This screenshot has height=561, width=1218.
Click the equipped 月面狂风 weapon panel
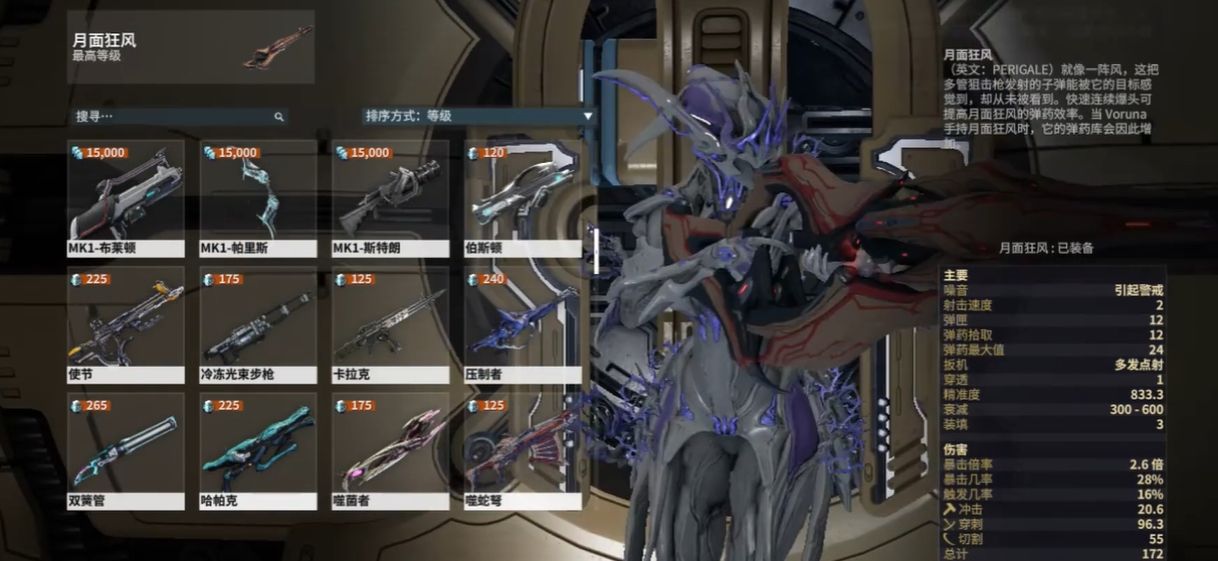click(191, 47)
